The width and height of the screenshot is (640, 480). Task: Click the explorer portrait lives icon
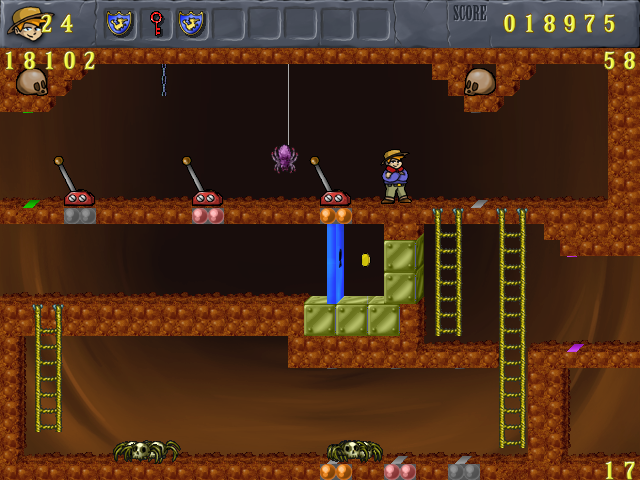[22, 22]
